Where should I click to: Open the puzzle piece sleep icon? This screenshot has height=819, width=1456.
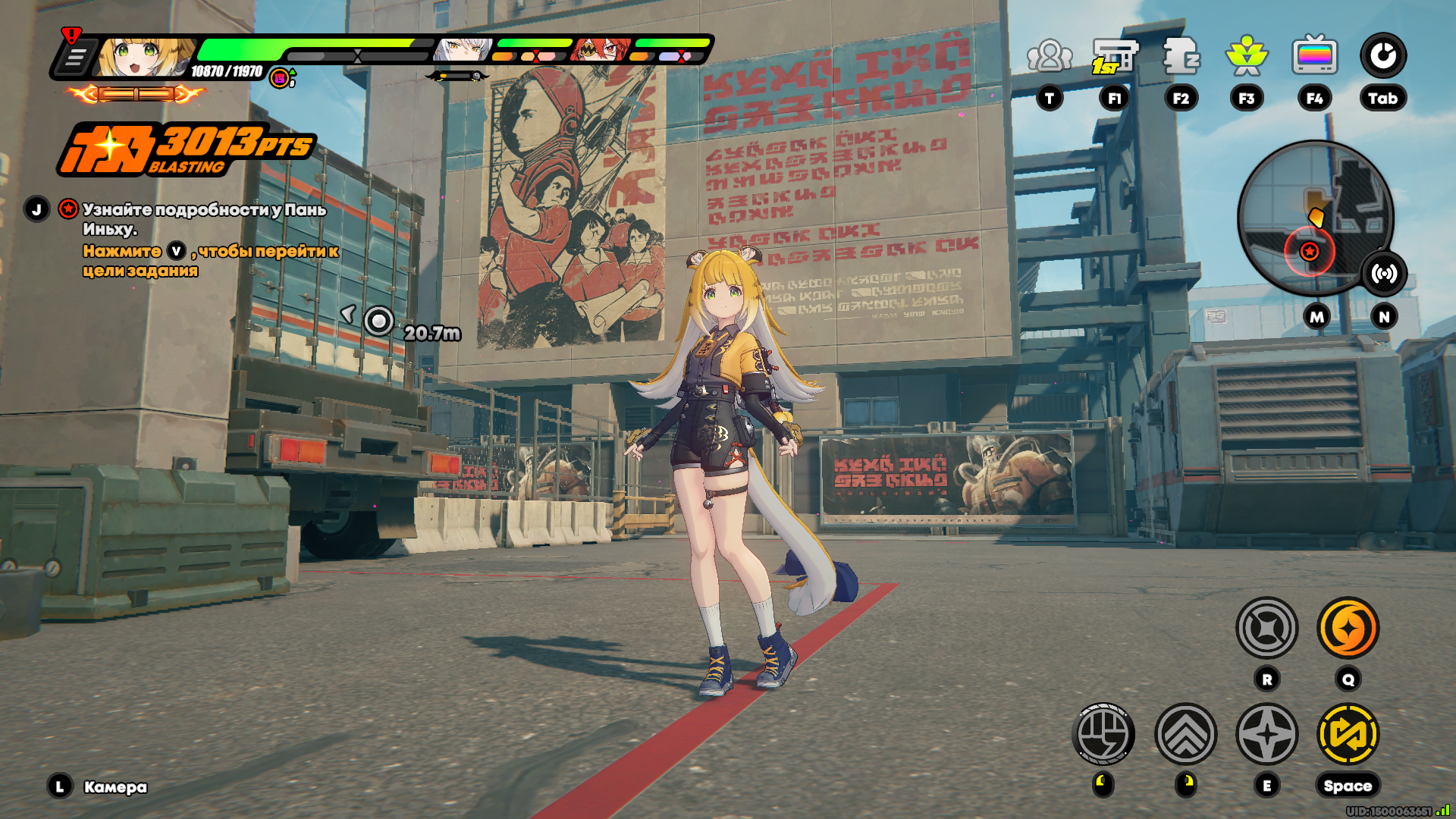tap(1181, 56)
